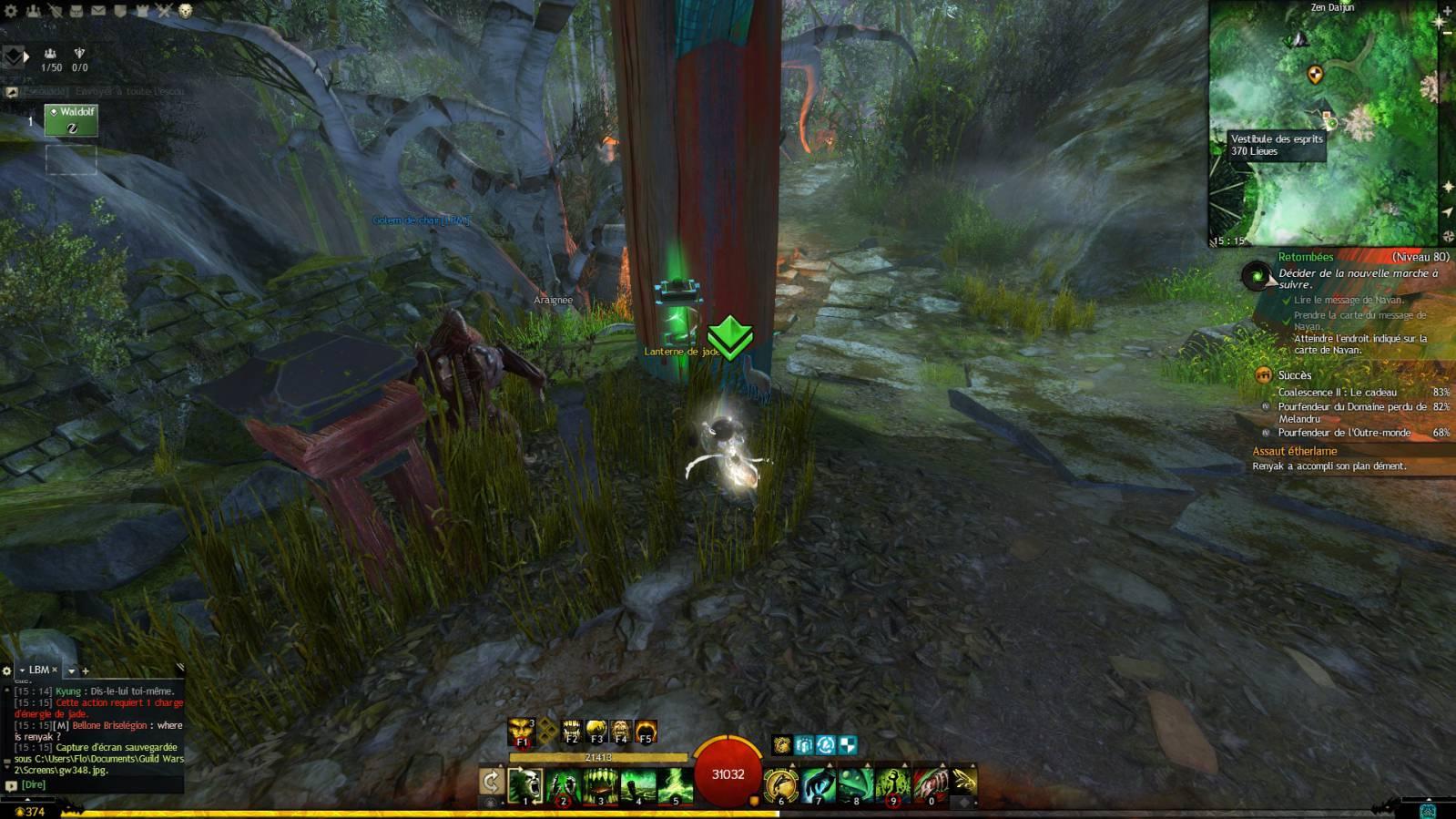Activate the F1 shroud skill icon
Screen dimensions: 1456x819
(522, 731)
